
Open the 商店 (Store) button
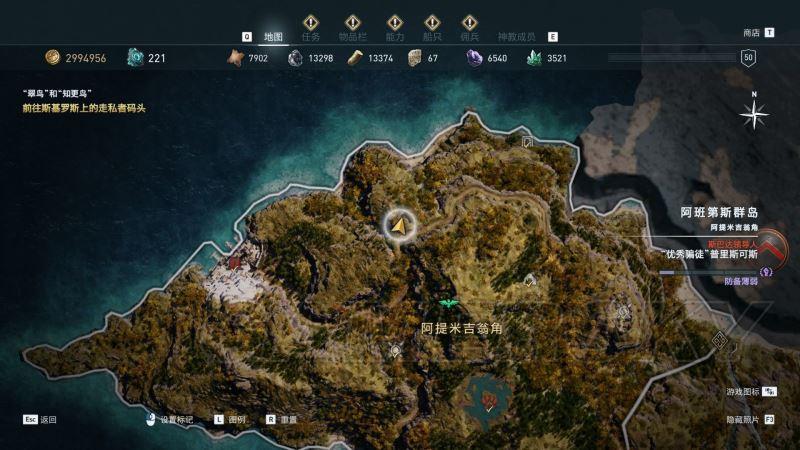752,32
